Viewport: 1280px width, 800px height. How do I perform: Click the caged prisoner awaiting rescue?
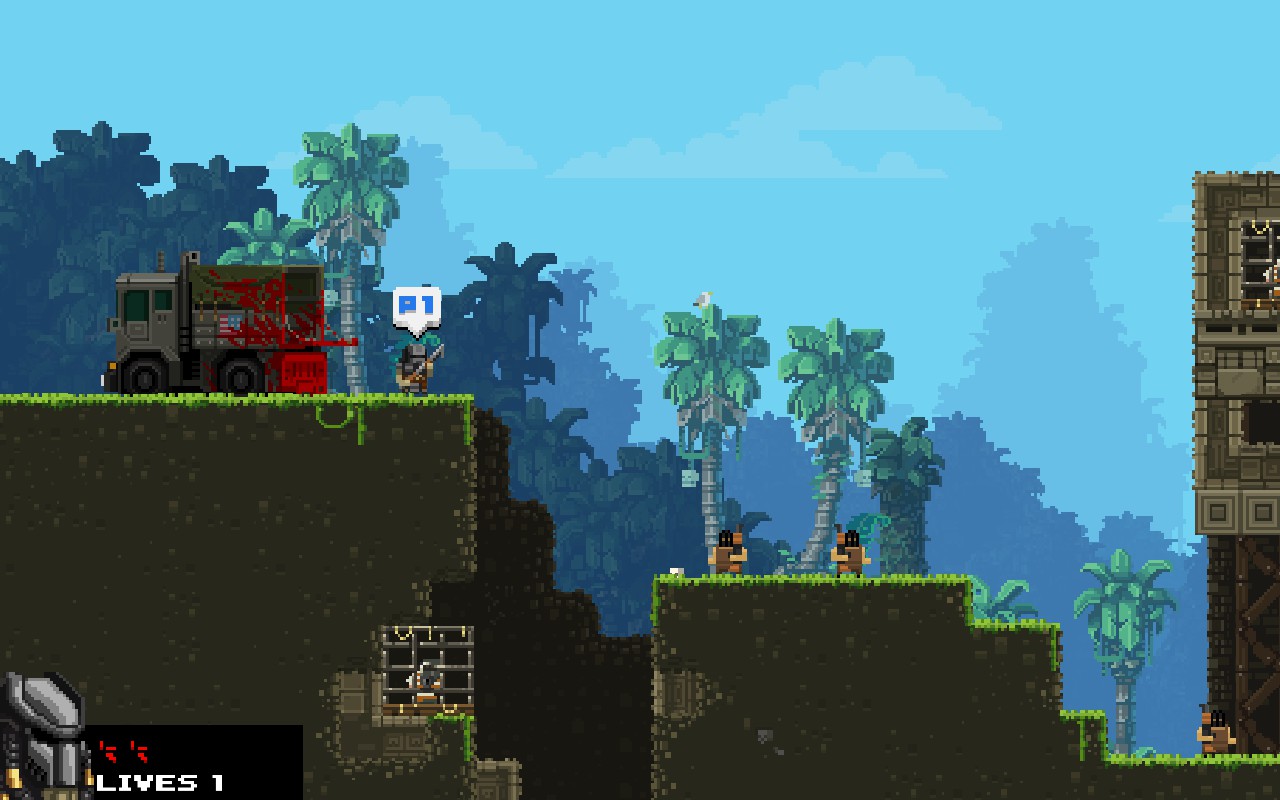click(428, 680)
